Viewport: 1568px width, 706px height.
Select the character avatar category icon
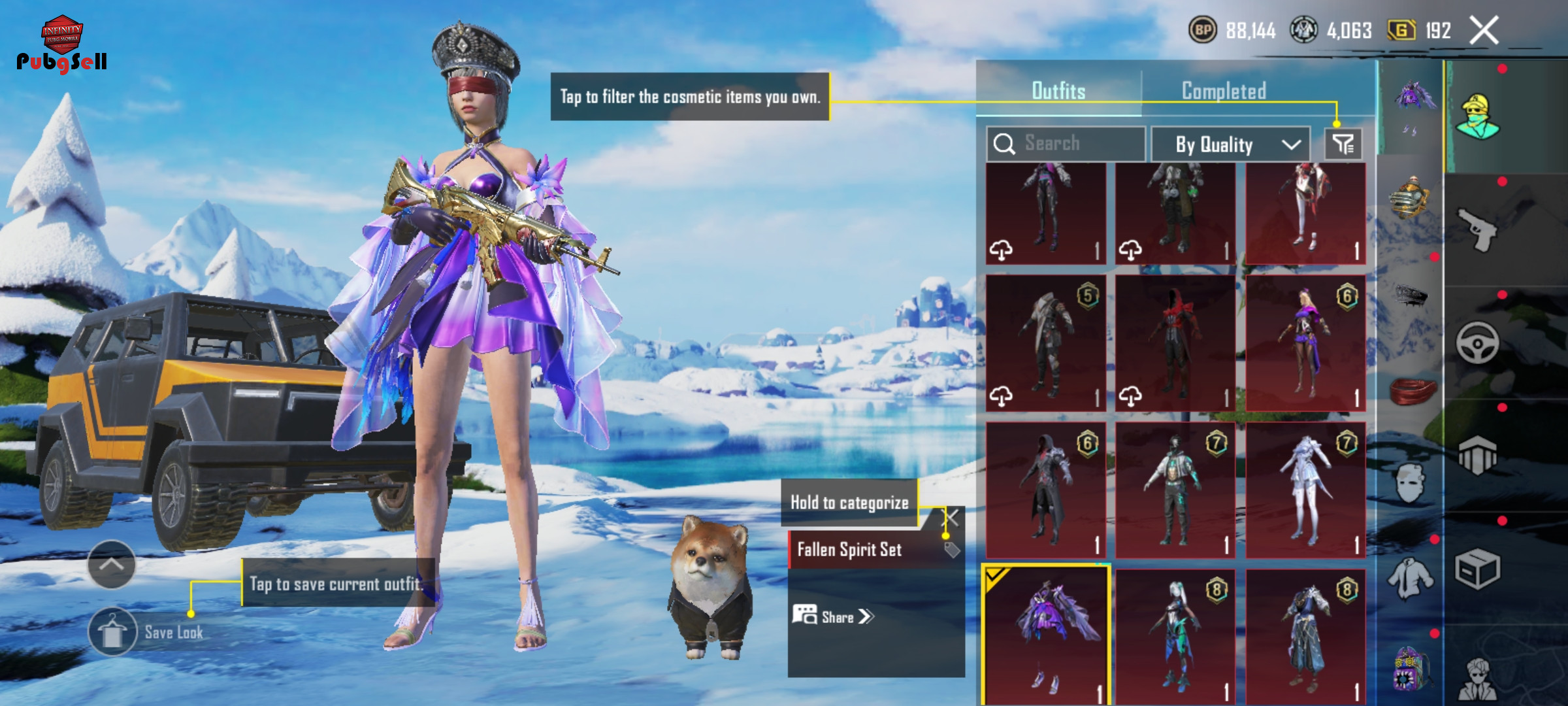coord(1478,118)
